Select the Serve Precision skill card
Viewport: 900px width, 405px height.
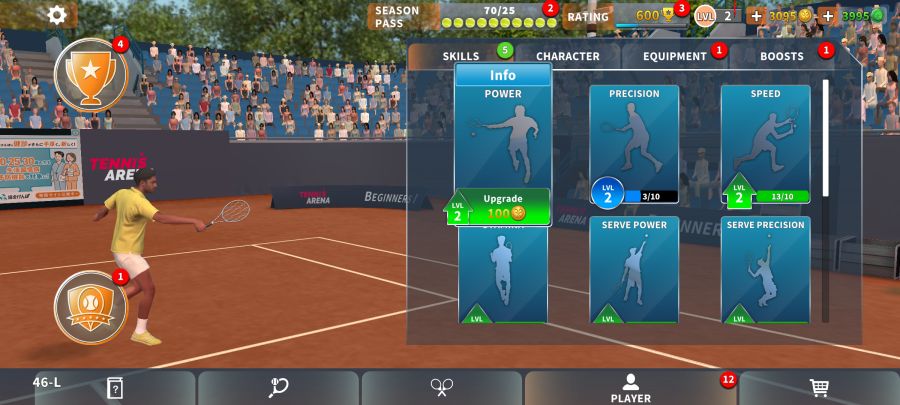(x=765, y=270)
